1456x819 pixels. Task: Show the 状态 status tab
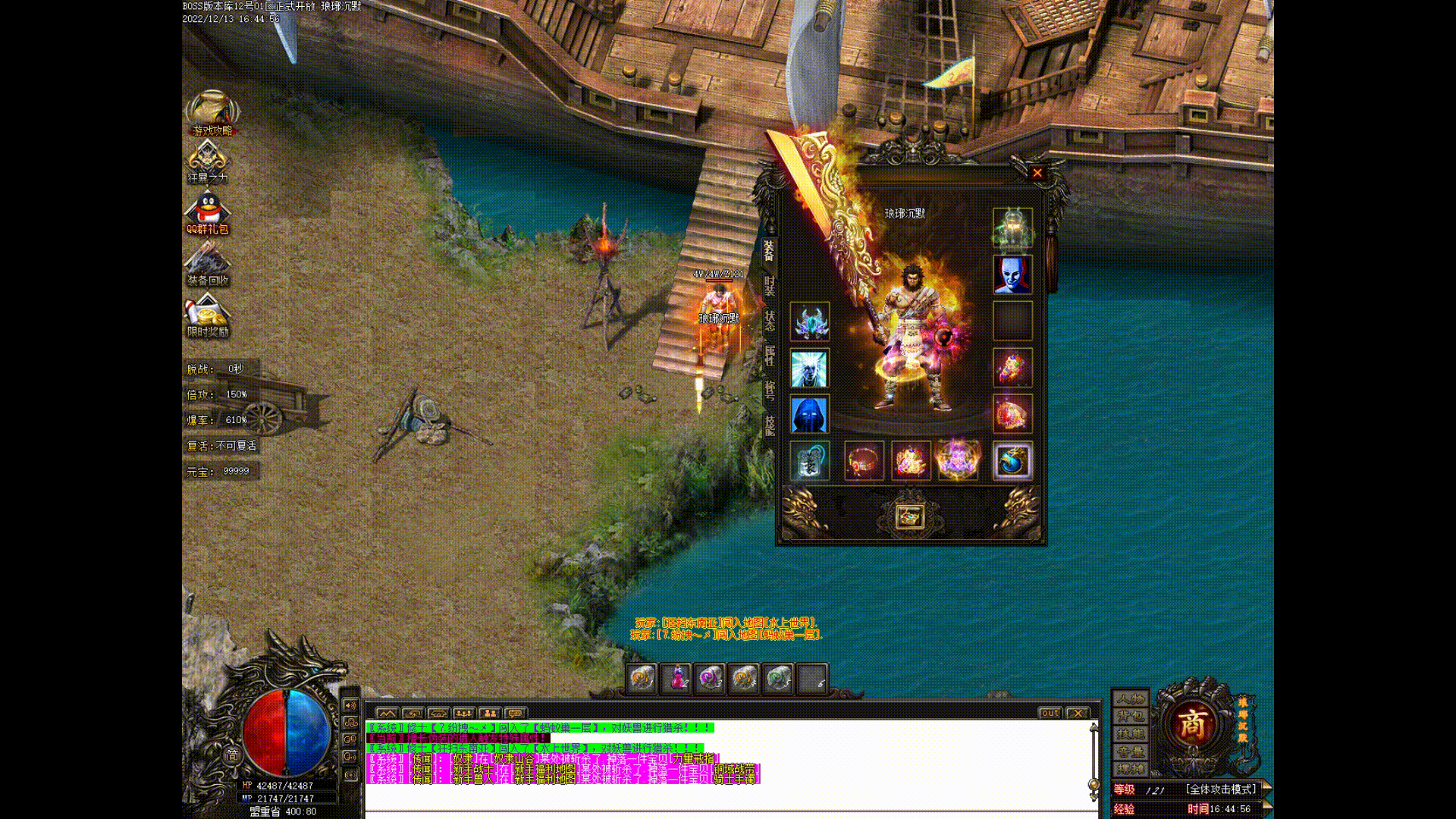pos(769,321)
